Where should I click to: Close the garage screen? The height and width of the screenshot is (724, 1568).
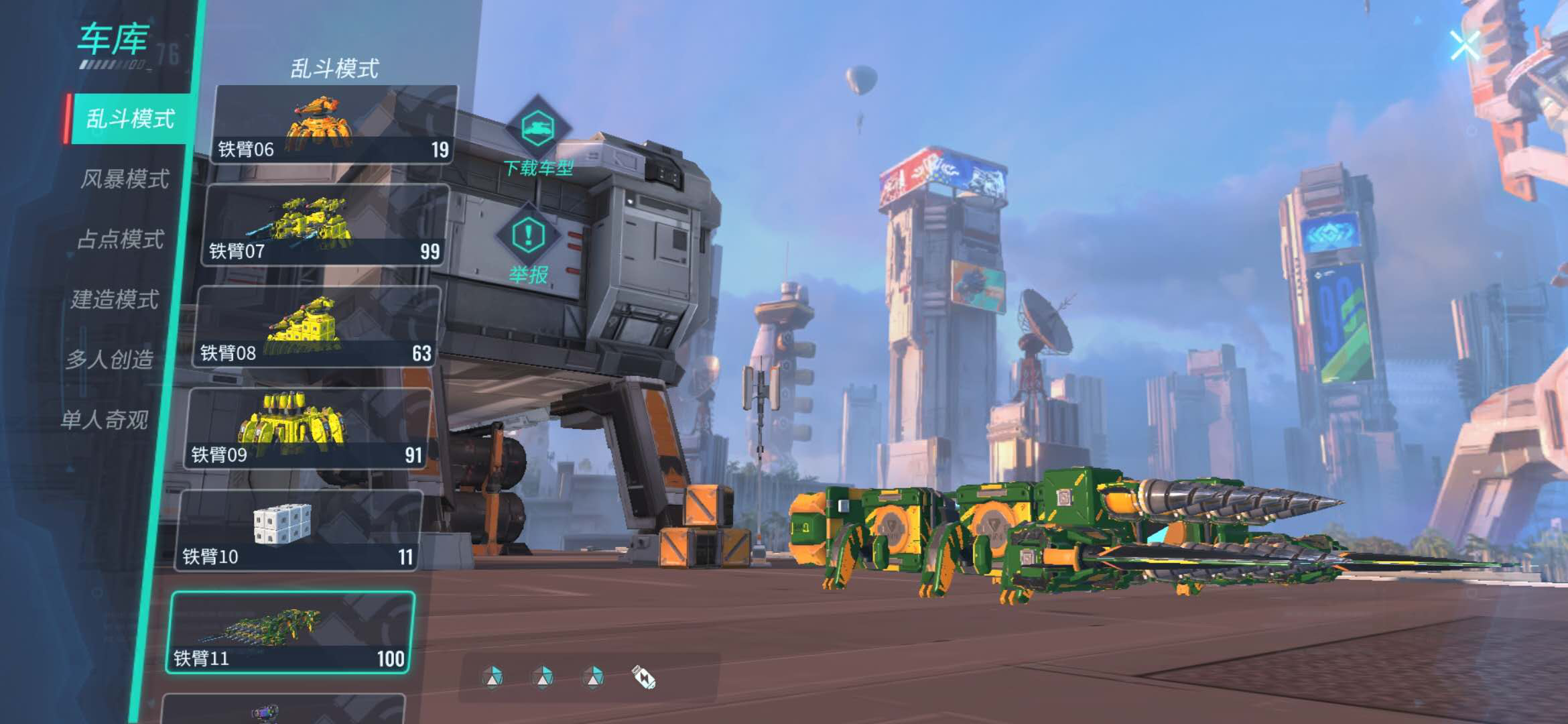click(x=1465, y=46)
